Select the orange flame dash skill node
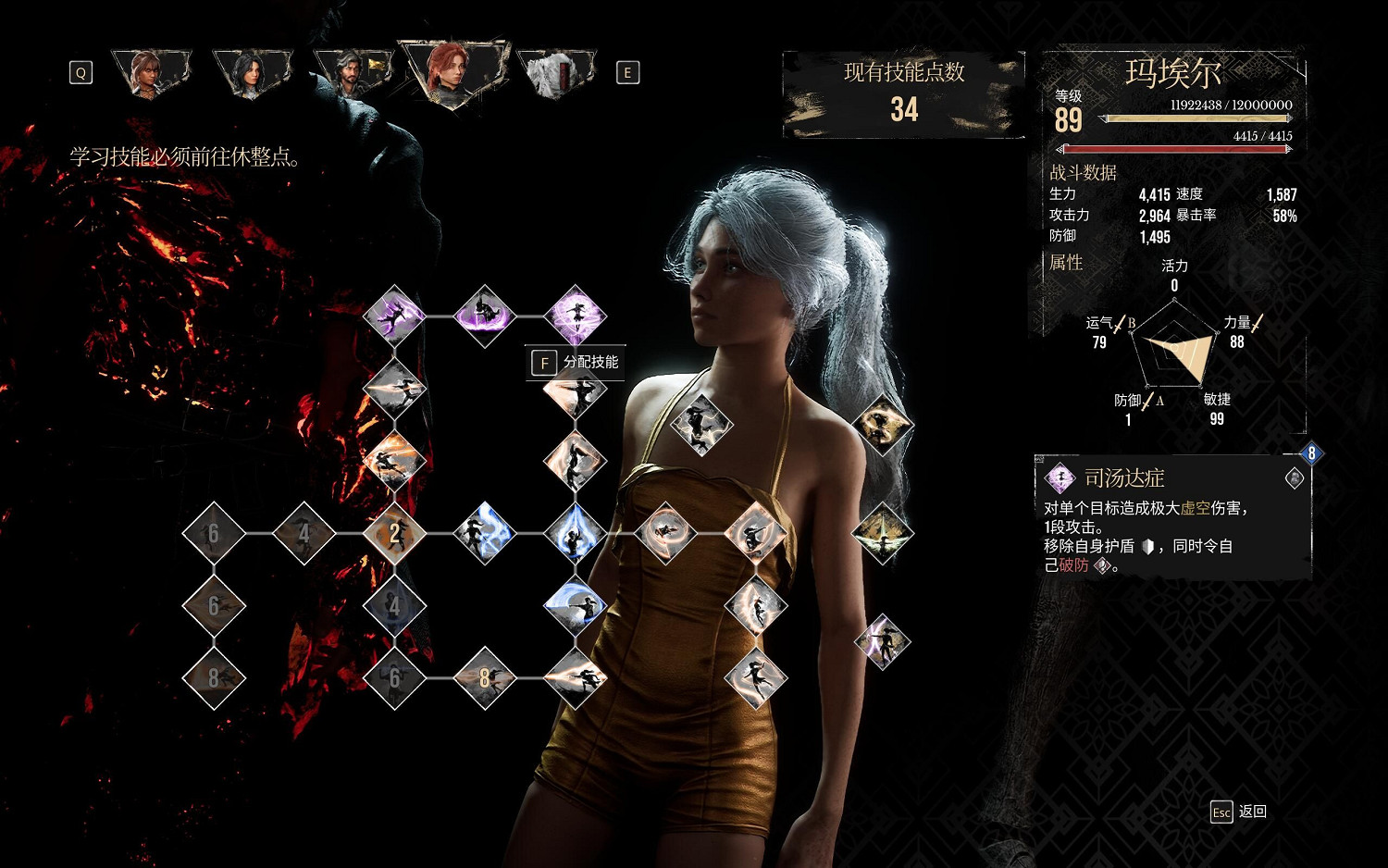Screen dimensions: 1388x868 tap(395, 461)
